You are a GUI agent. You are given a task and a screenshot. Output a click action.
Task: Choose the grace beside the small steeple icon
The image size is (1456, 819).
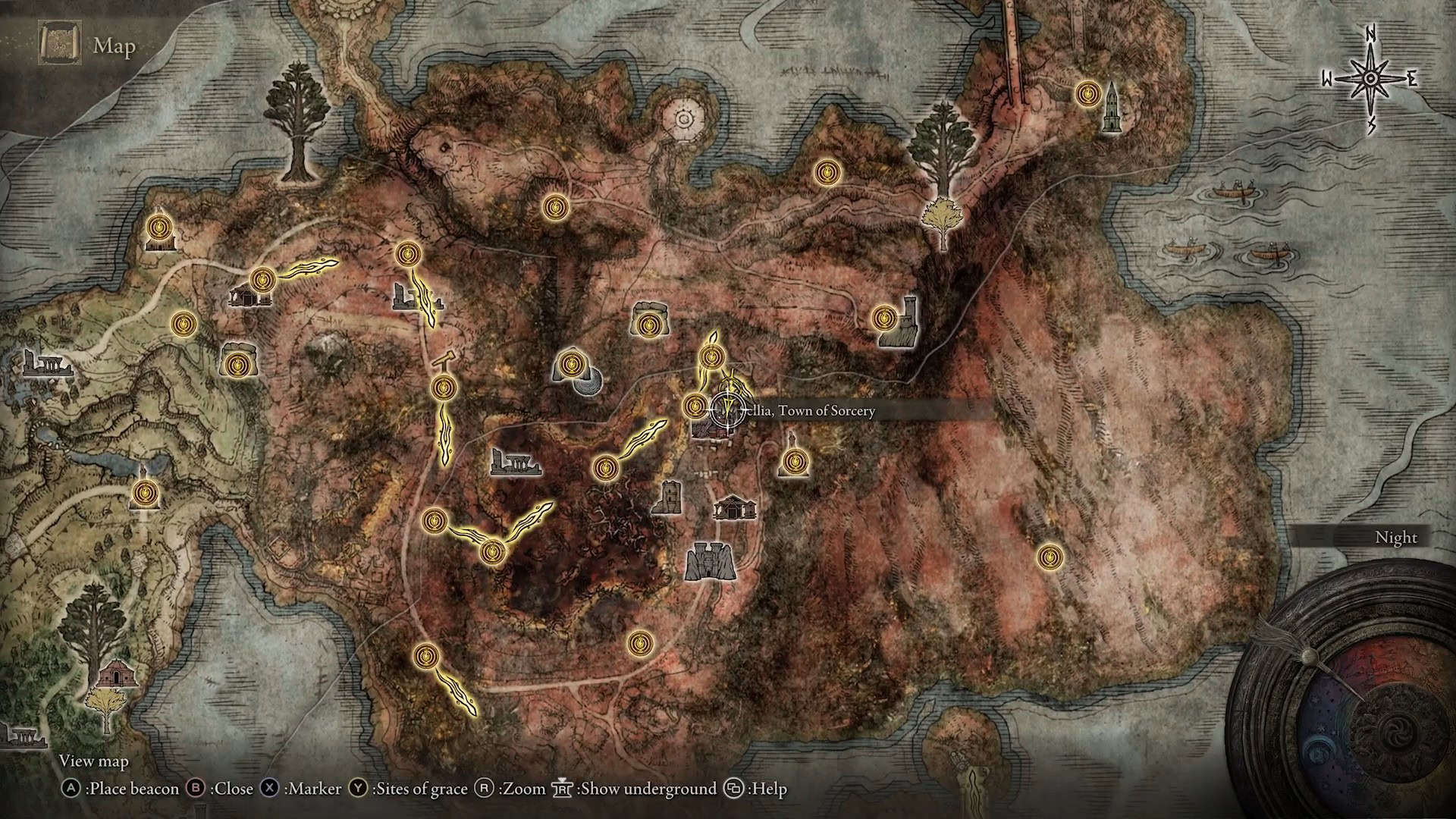click(794, 461)
